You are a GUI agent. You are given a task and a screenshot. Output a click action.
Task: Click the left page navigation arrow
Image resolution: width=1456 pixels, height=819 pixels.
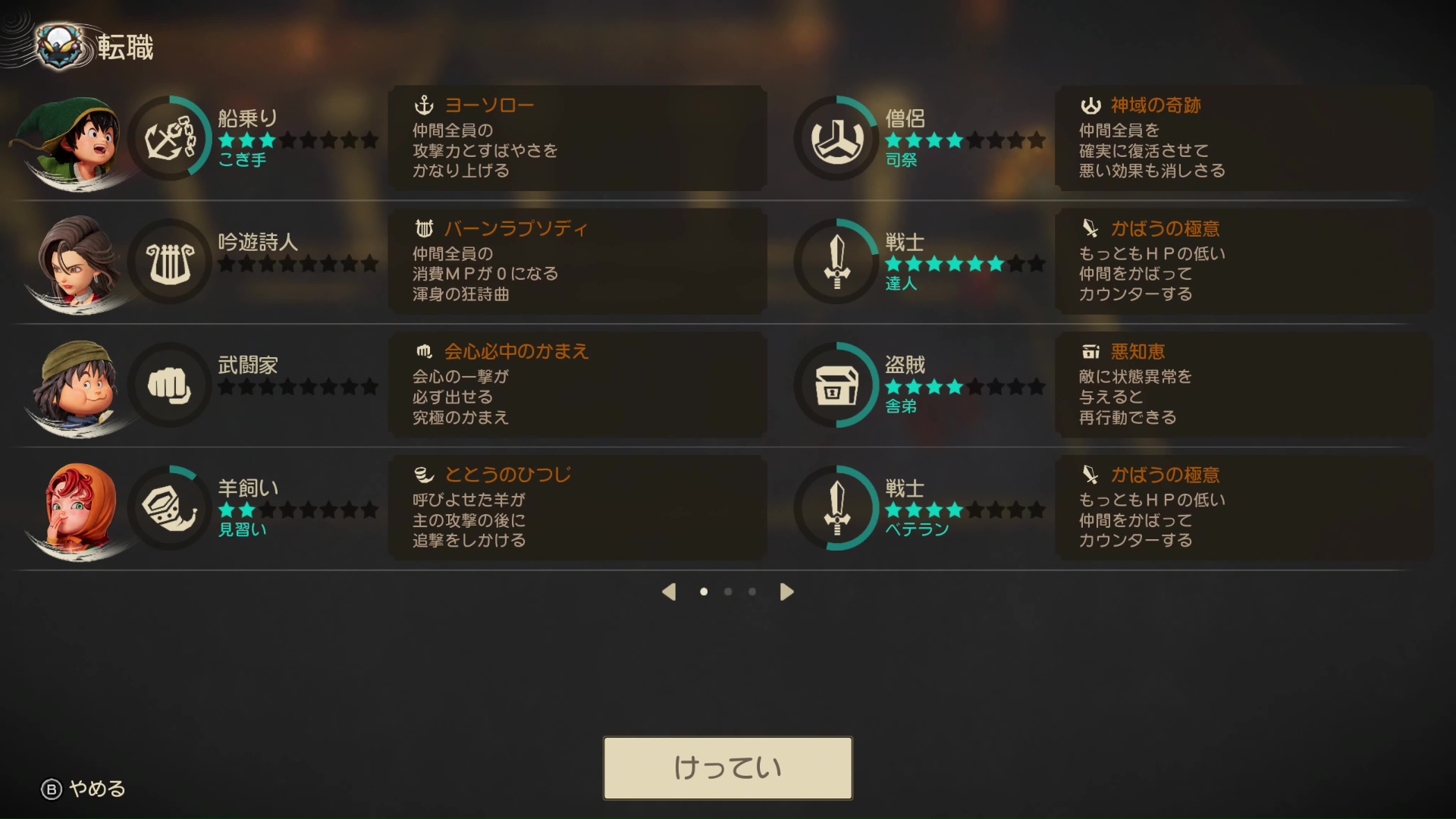[x=670, y=591]
